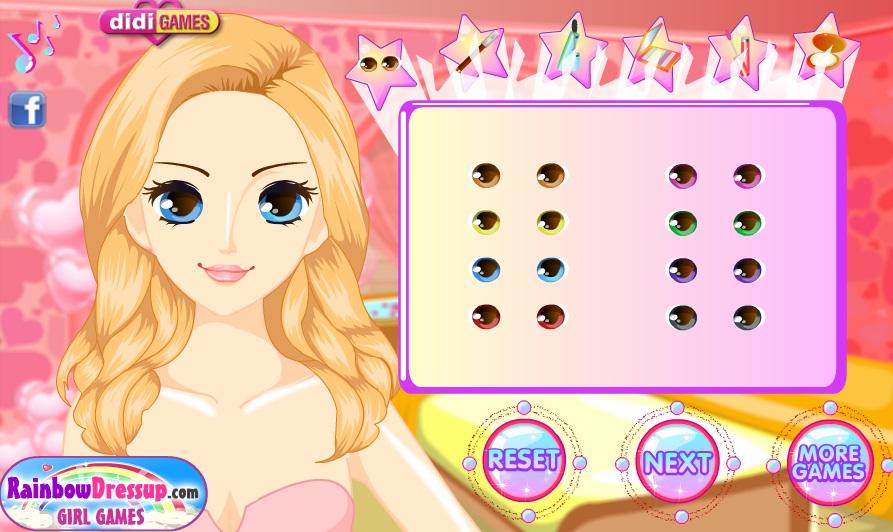
Task: Show the eyeshadow palette star tab
Action: (655, 50)
